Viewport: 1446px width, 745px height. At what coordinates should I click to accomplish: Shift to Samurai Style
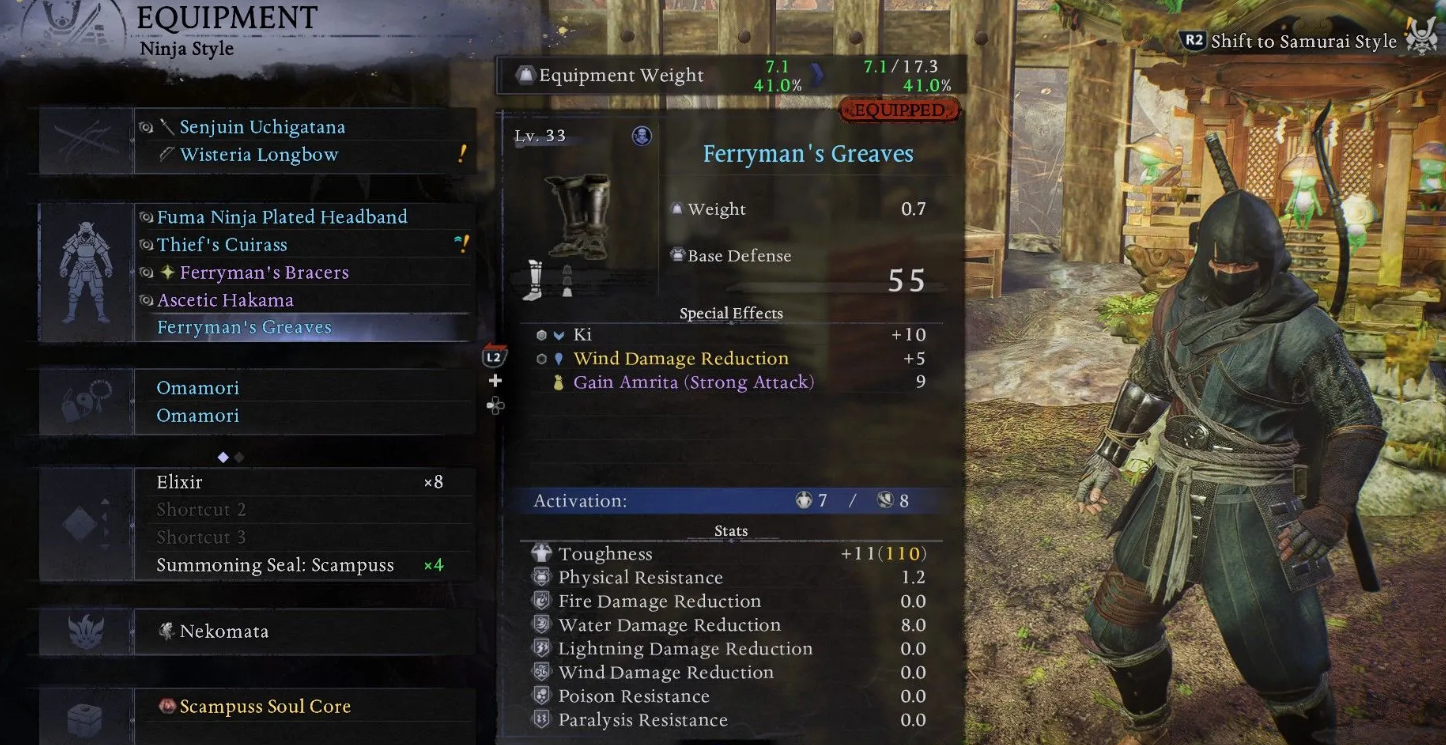1303,41
